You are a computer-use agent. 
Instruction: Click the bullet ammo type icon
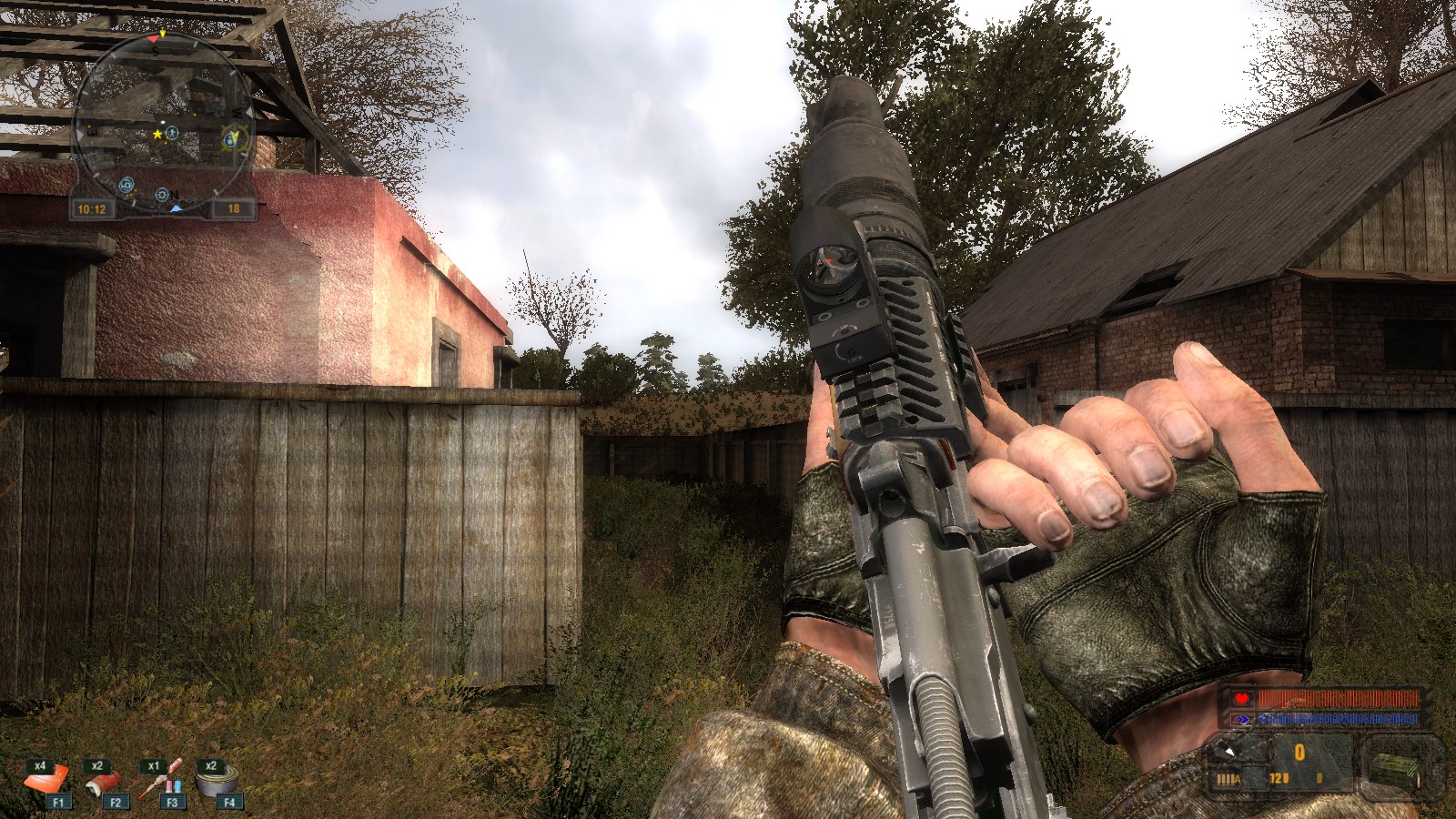click(x=1230, y=751)
